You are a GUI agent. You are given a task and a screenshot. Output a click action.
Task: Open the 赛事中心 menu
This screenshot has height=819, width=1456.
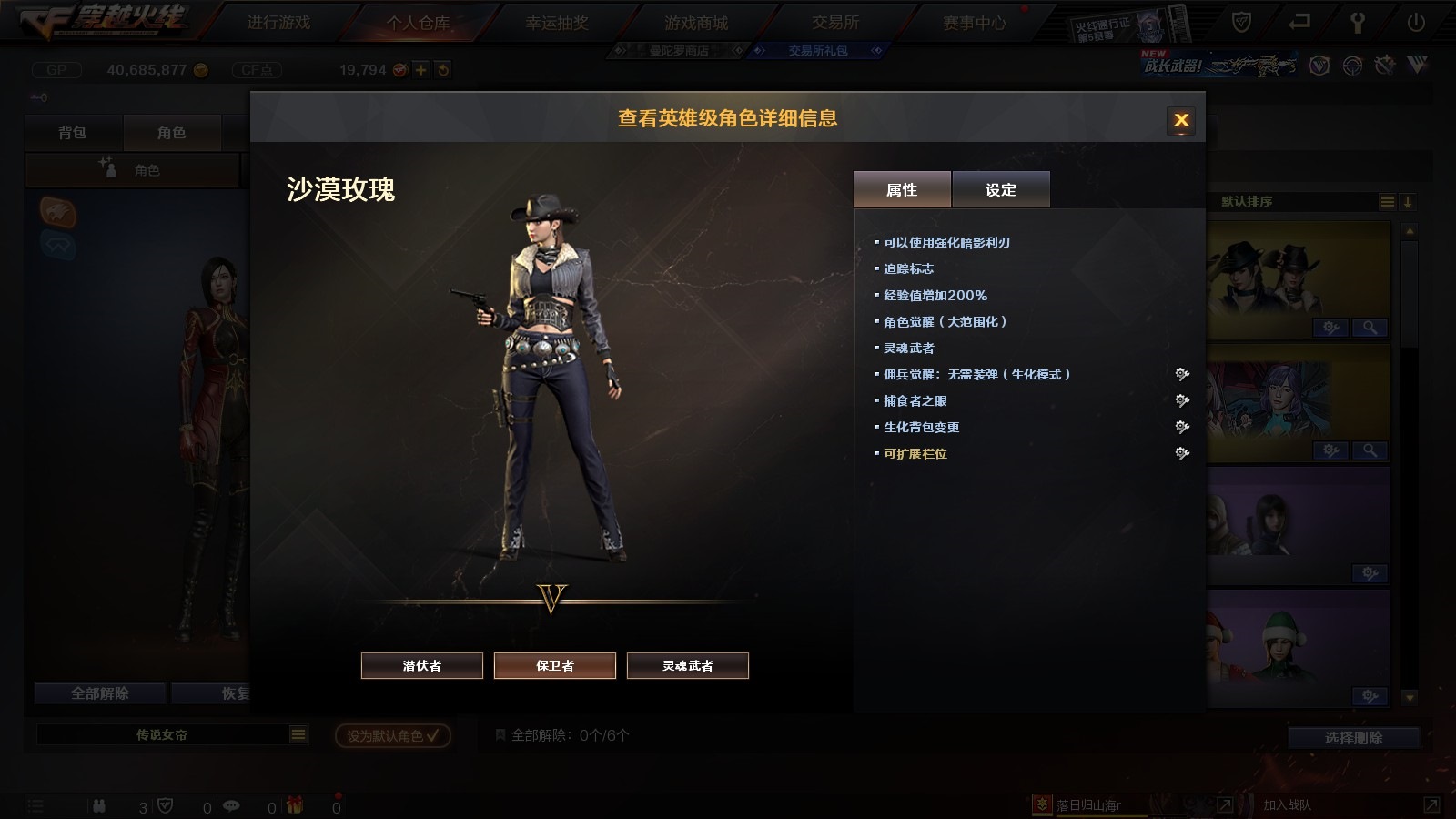point(975,23)
